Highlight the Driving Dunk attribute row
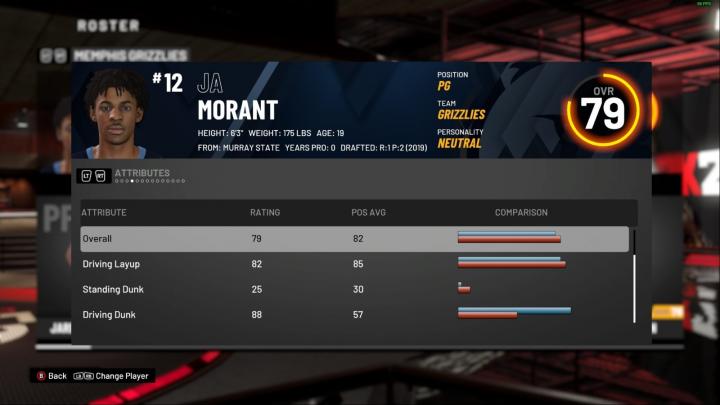720x405 pixels. 354,314
